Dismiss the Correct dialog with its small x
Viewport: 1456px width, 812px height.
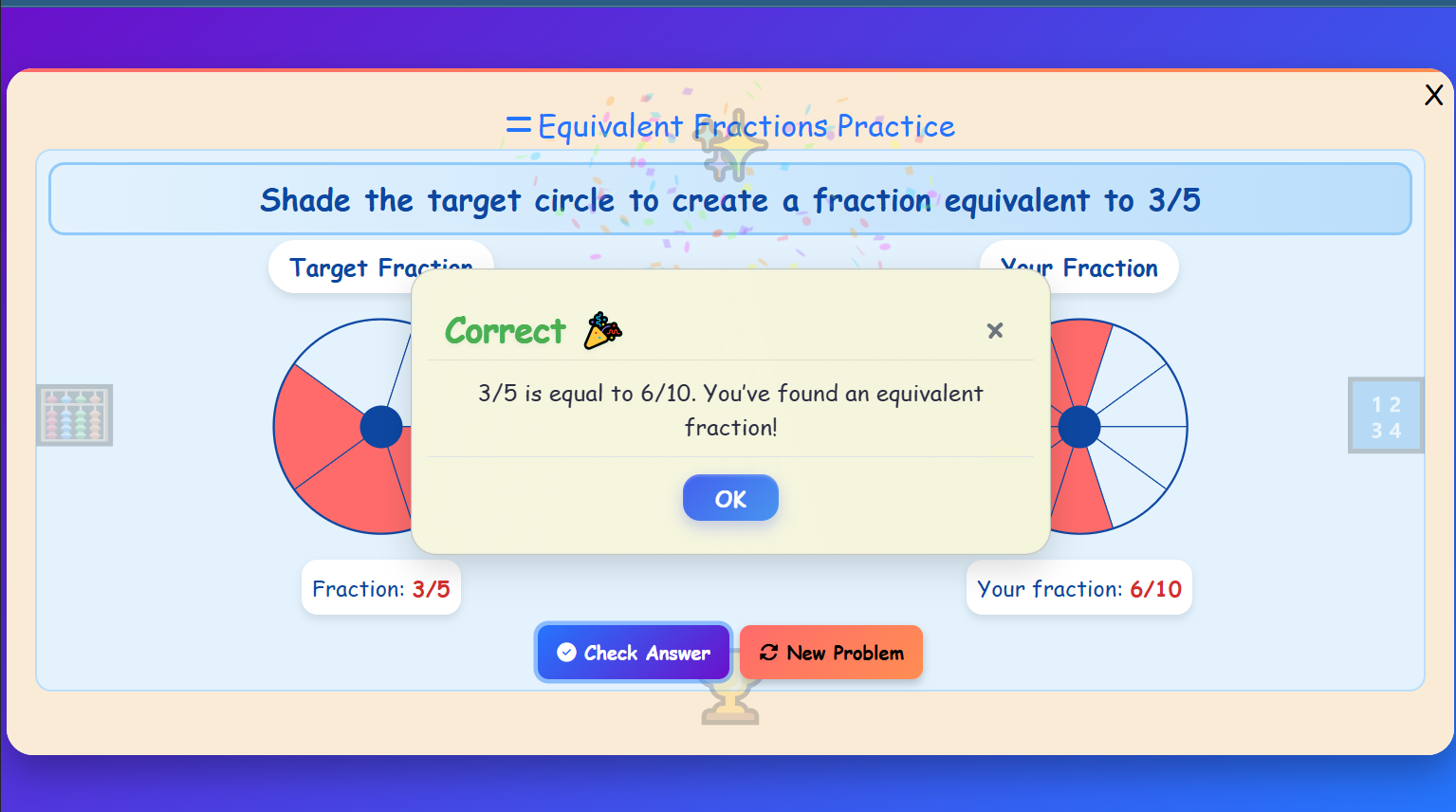click(995, 330)
